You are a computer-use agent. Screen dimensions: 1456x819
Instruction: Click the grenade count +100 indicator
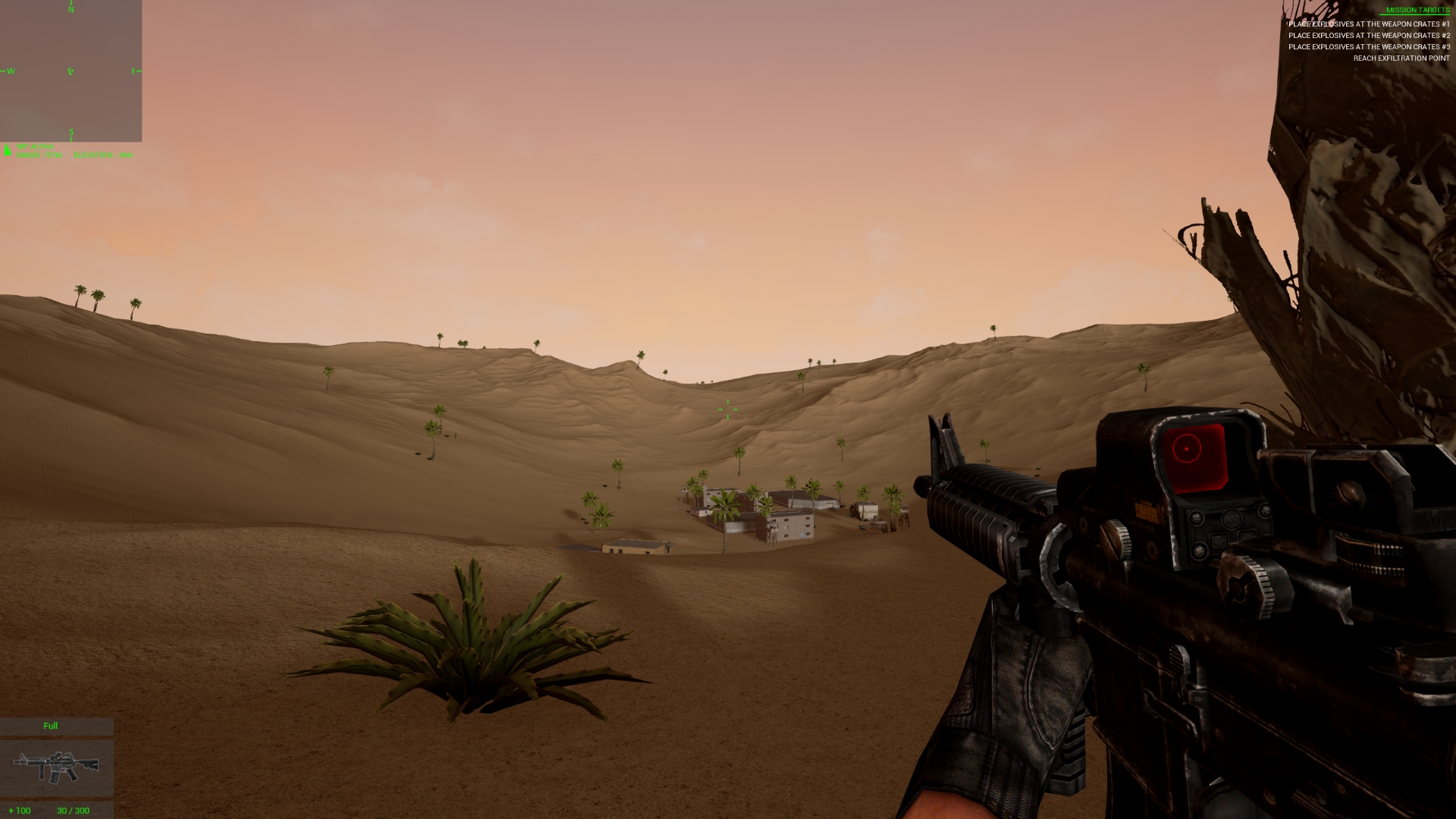pos(18,810)
